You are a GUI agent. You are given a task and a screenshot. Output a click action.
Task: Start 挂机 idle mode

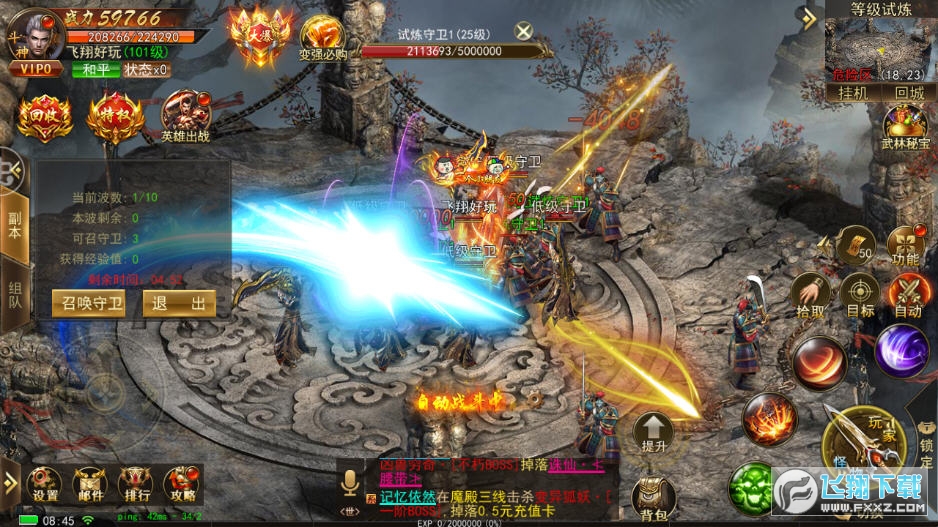(x=851, y=92)
